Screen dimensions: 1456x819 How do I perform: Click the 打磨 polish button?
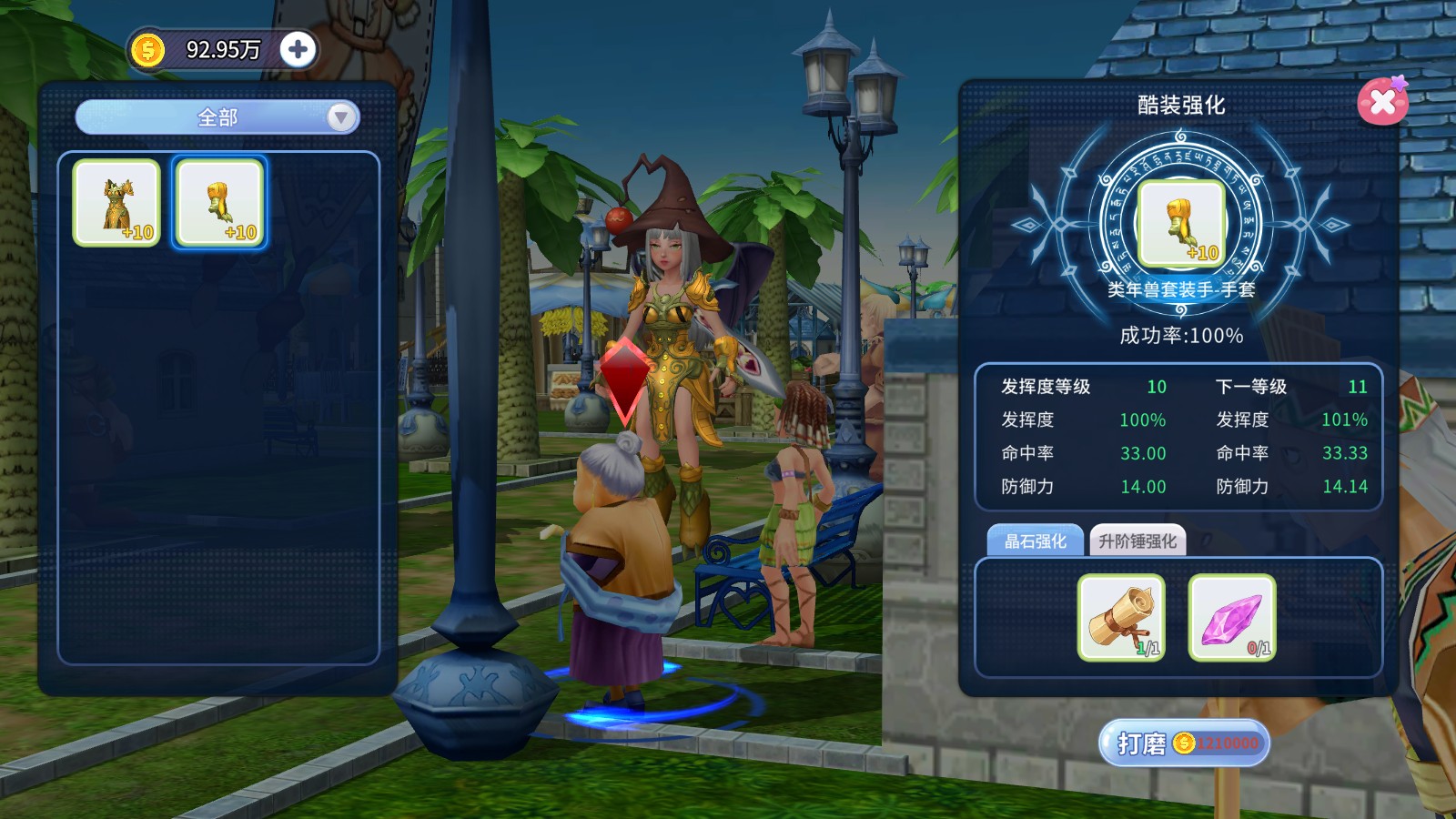[x=1183, y=743]
